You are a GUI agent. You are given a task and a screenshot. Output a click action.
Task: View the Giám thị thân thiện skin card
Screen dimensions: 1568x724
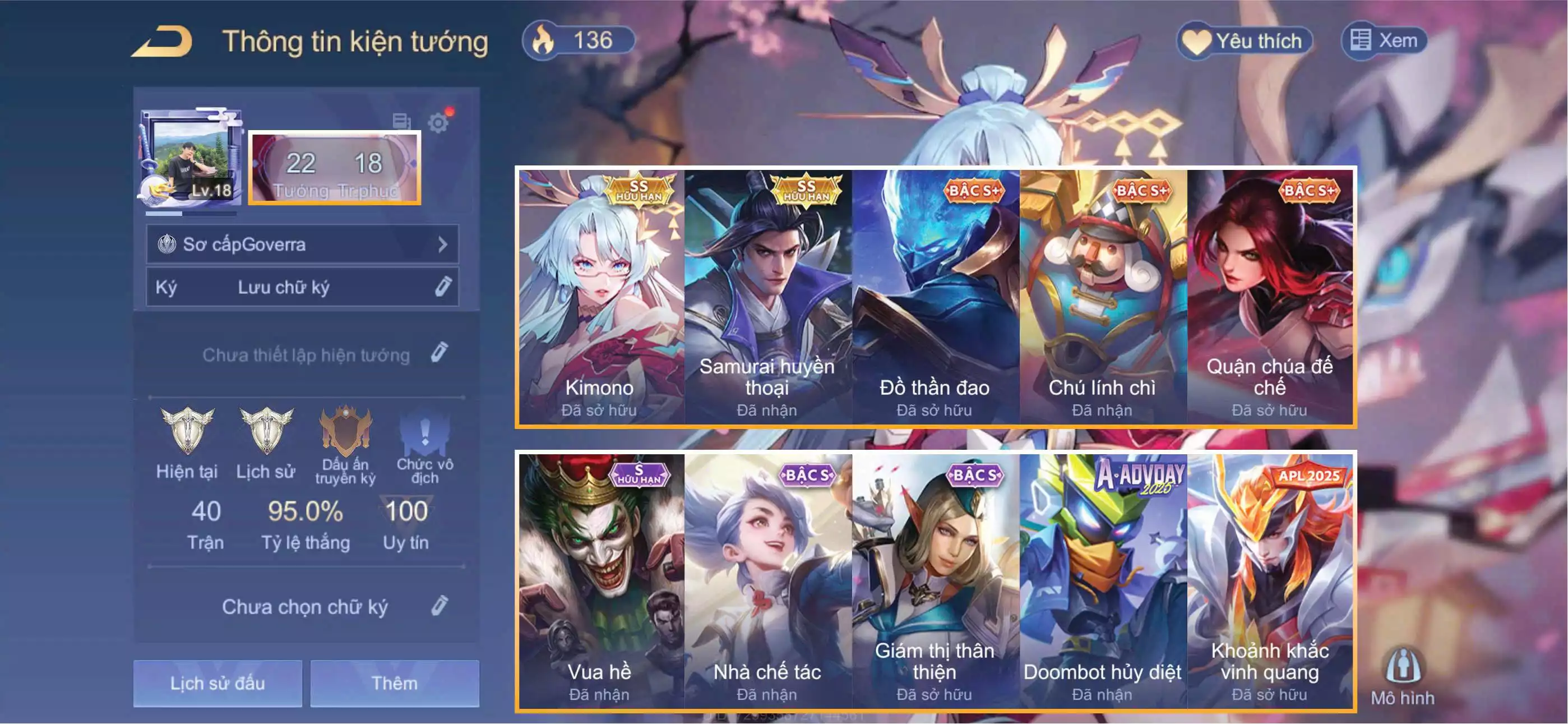(935, 581)
